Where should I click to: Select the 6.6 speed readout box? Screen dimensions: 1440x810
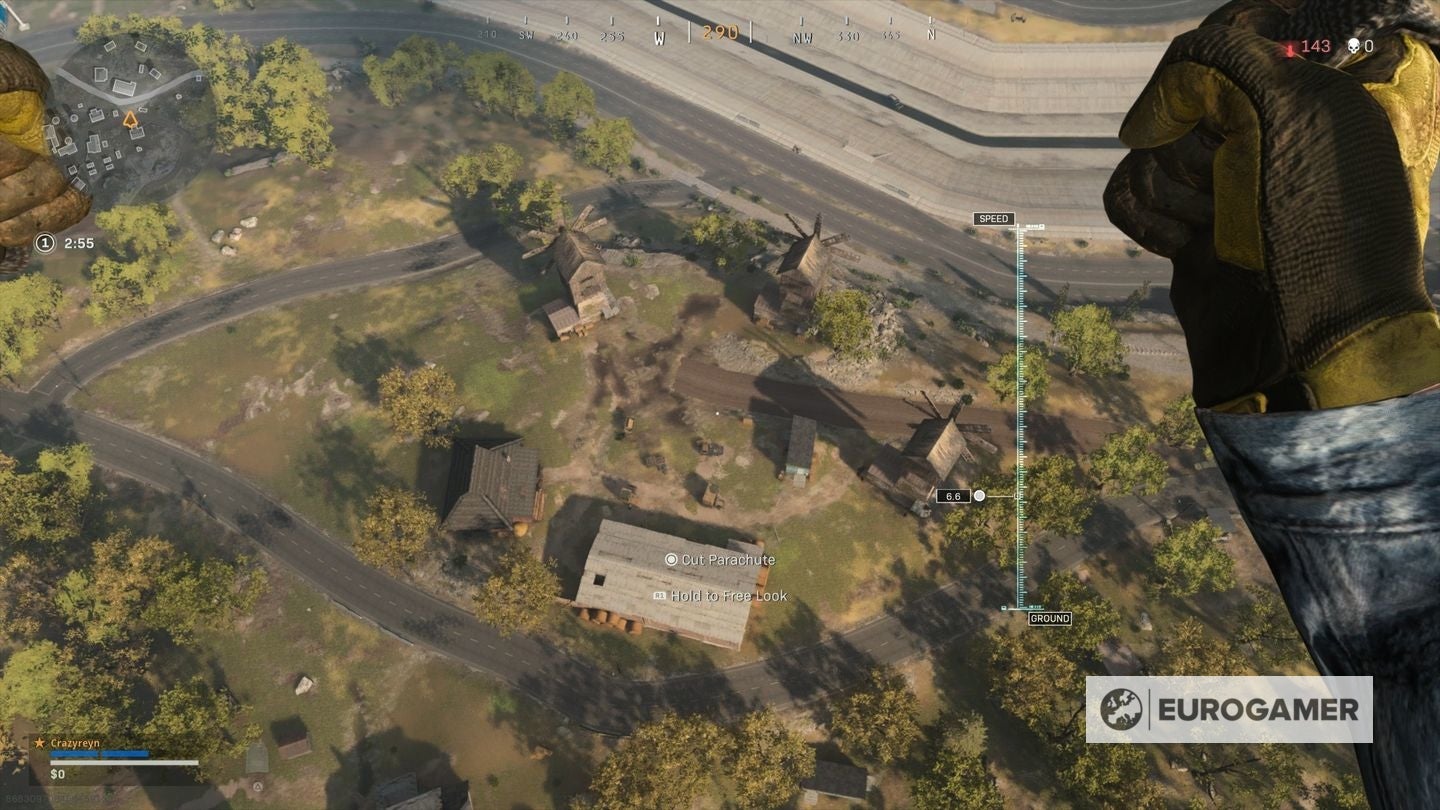tap(953, 496)
